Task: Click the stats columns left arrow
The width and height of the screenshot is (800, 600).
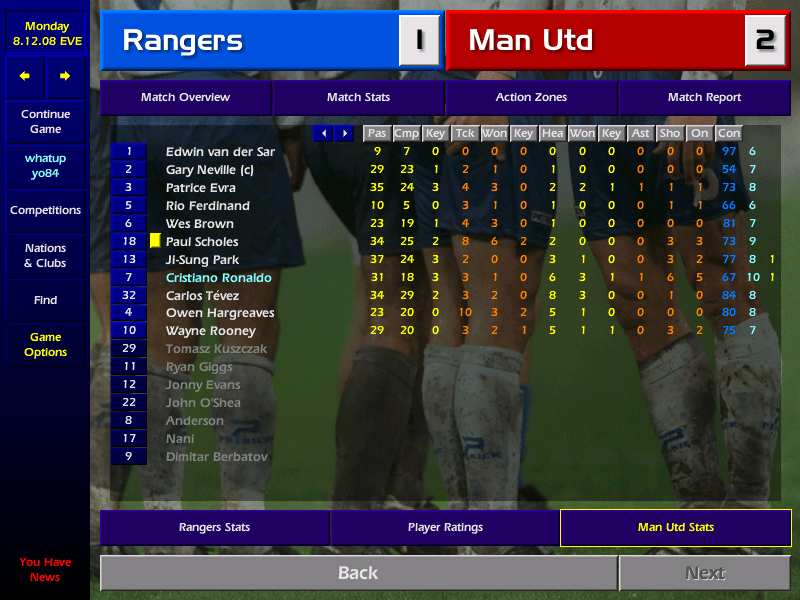Action: coord(323,133)
